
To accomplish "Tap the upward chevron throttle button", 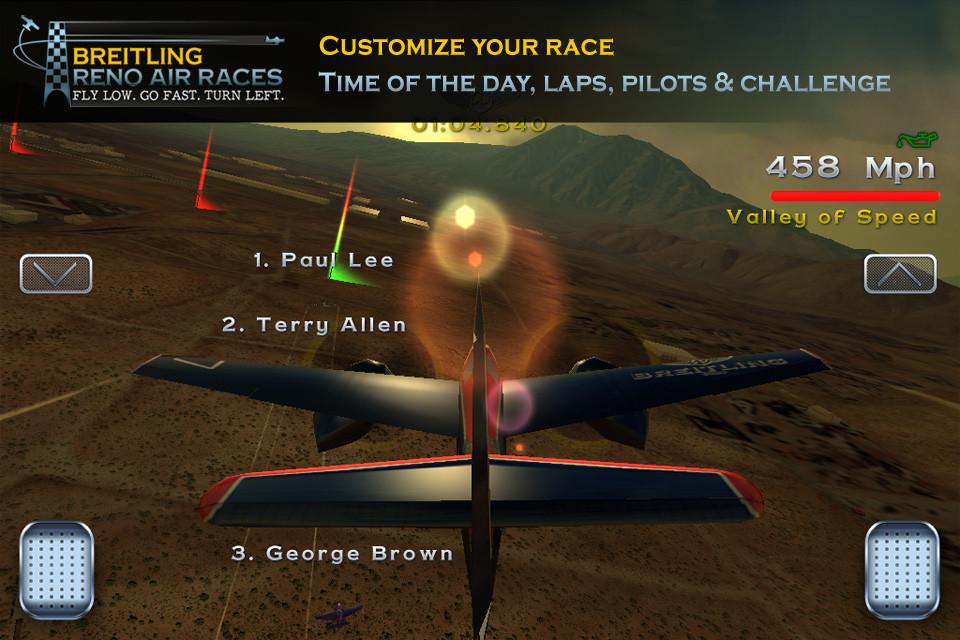I will point(900,273).
